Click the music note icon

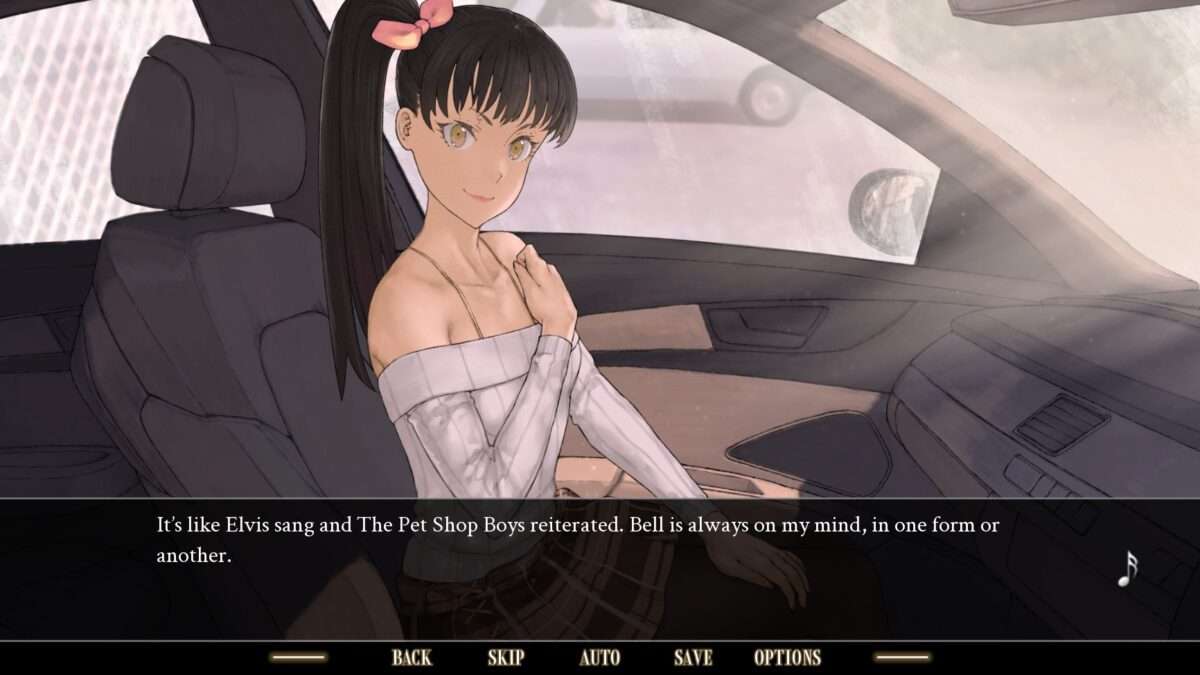1127,568
